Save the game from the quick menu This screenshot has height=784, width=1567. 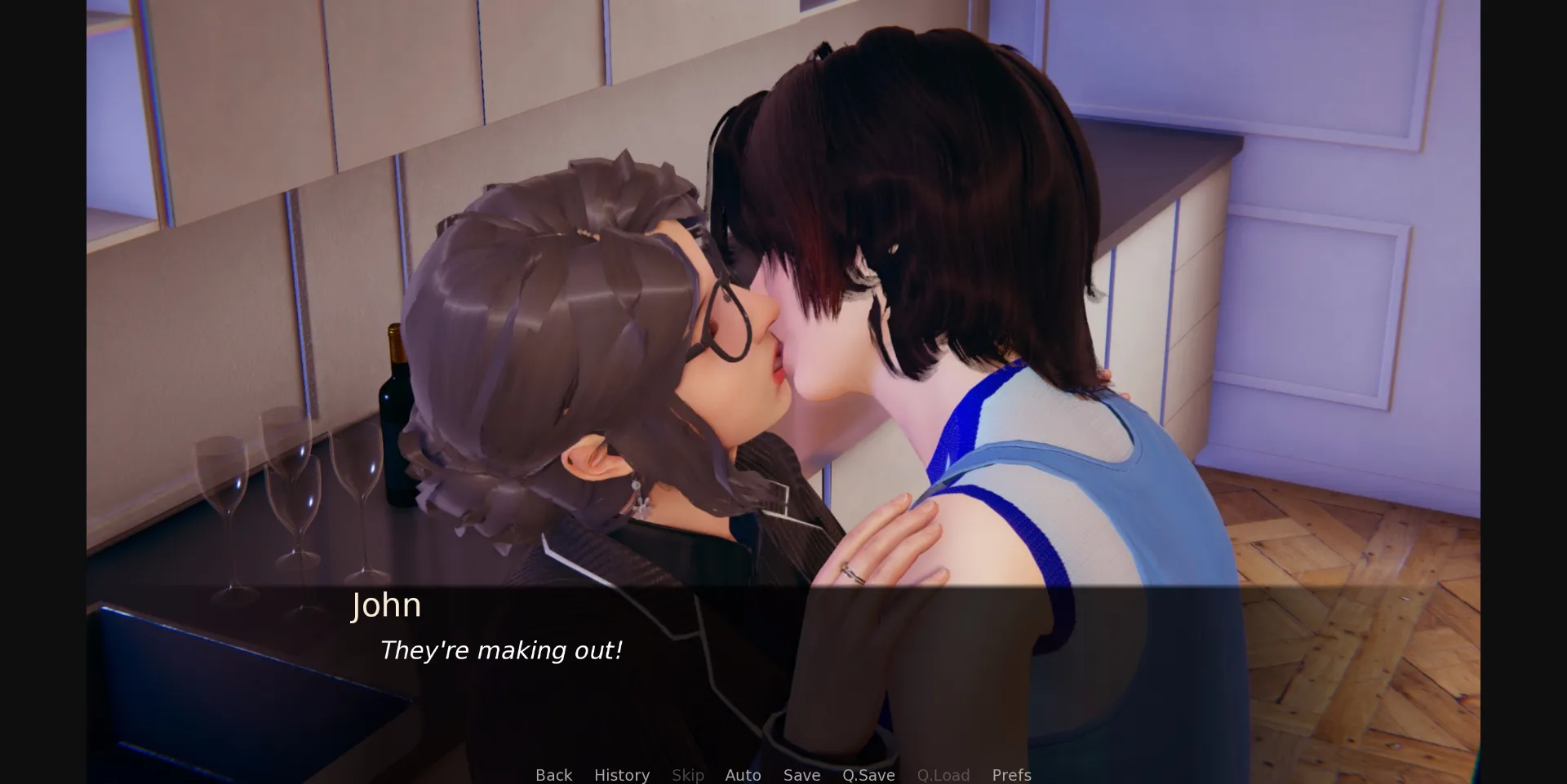point(801,775)
